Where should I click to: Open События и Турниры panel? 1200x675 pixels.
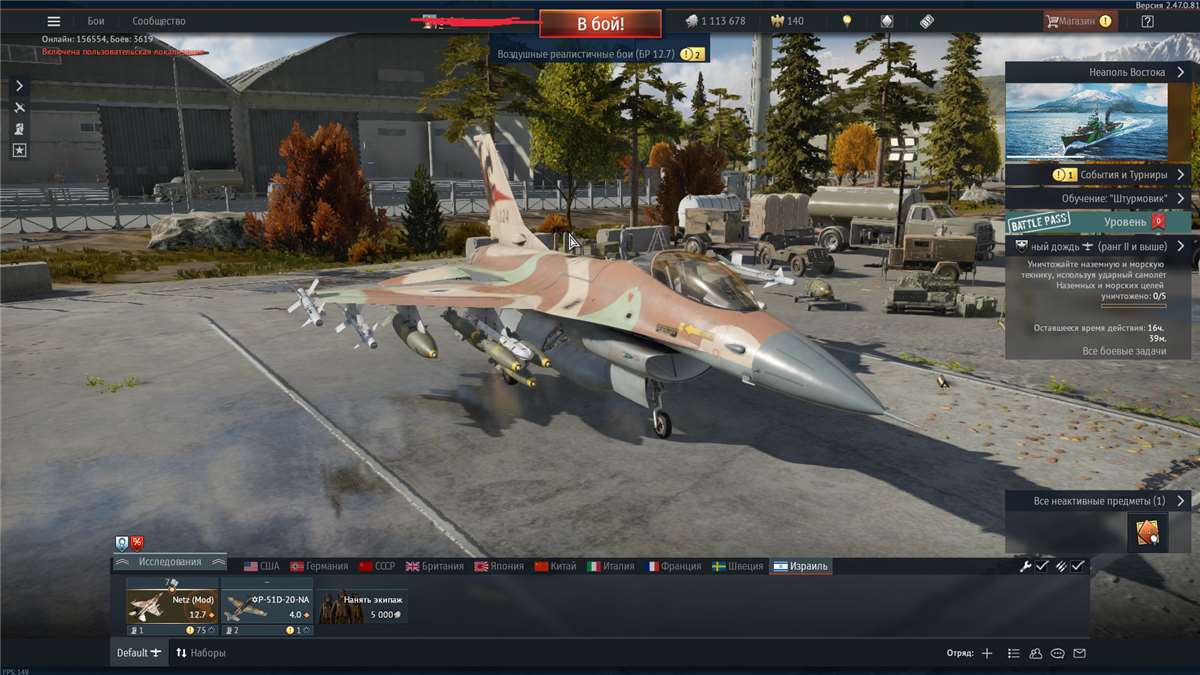(x=1099, y=174)
